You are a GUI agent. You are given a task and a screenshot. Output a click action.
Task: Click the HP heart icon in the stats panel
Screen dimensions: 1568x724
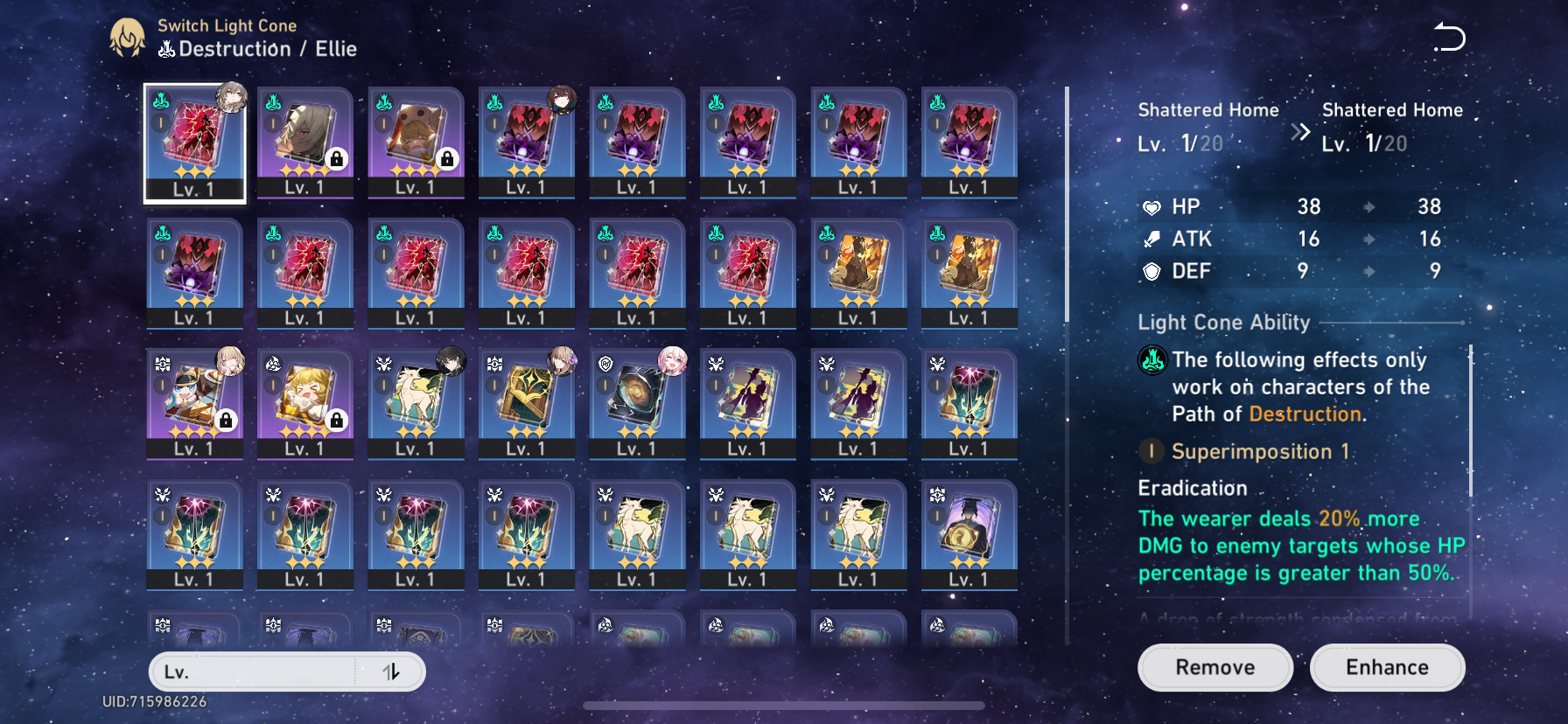tap(1152, 206)
